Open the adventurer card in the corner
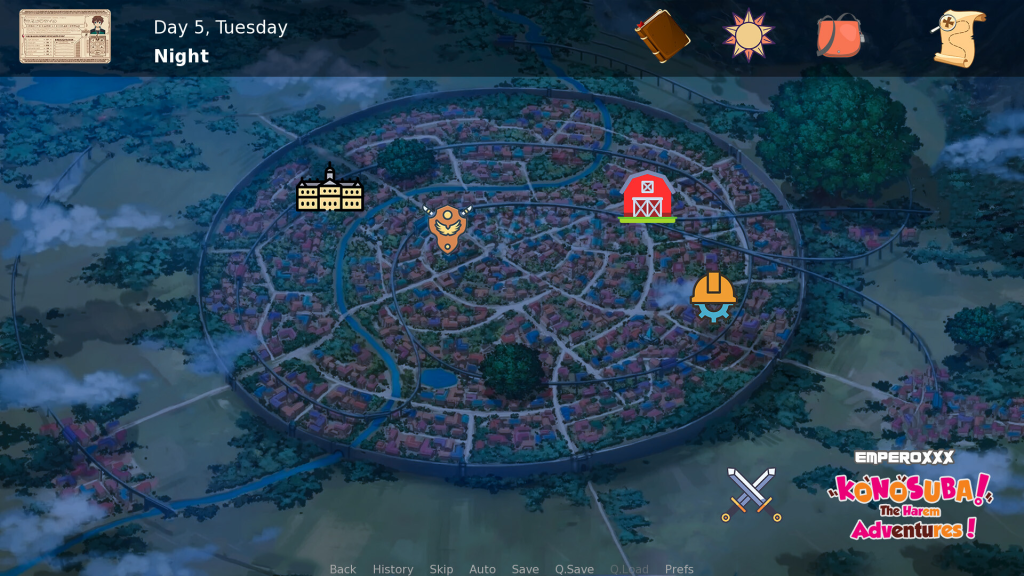 pyautogui.click(x=65, y=37)
